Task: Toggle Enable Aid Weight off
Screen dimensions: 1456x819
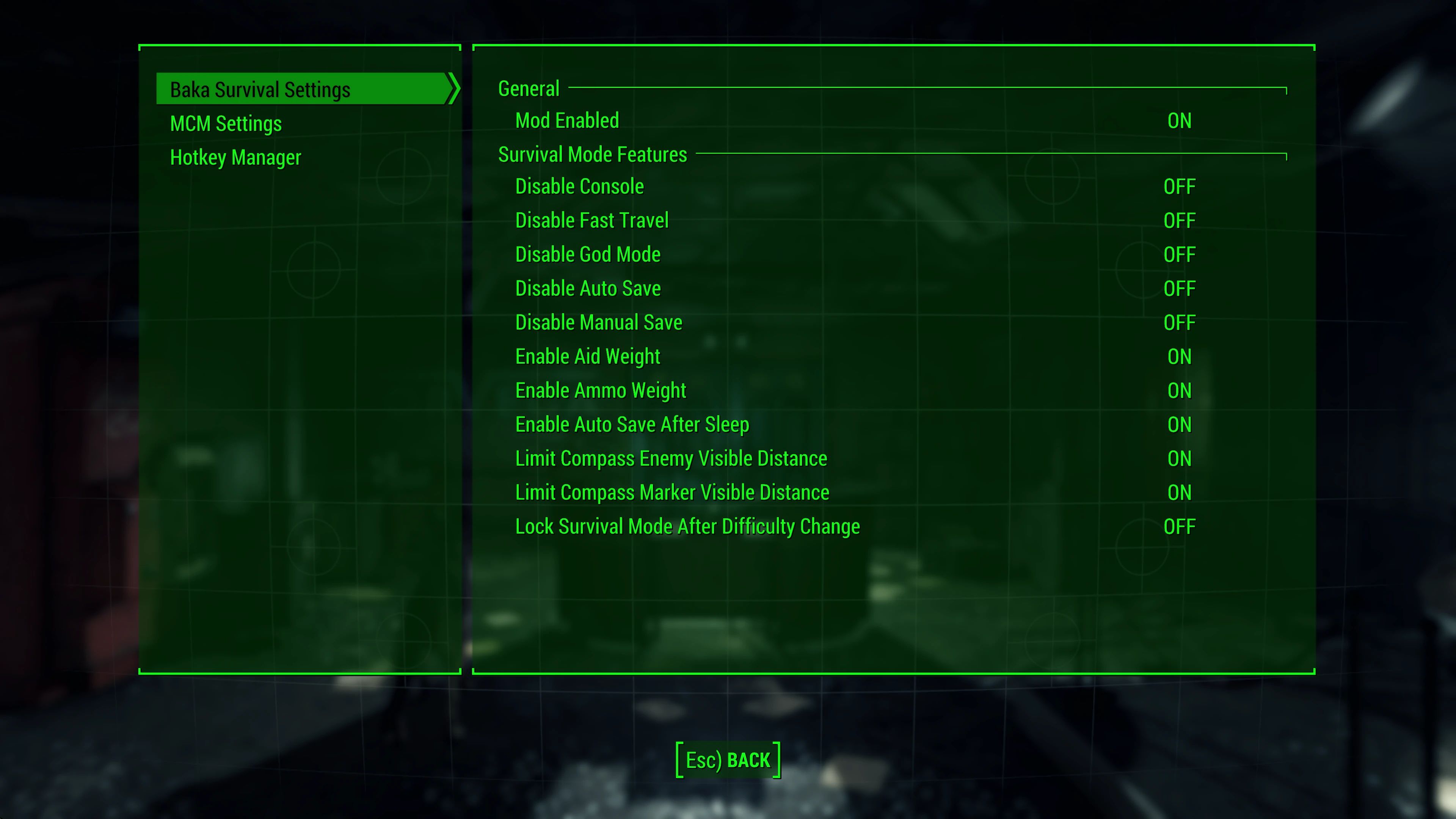Action: click(1179, 356)
